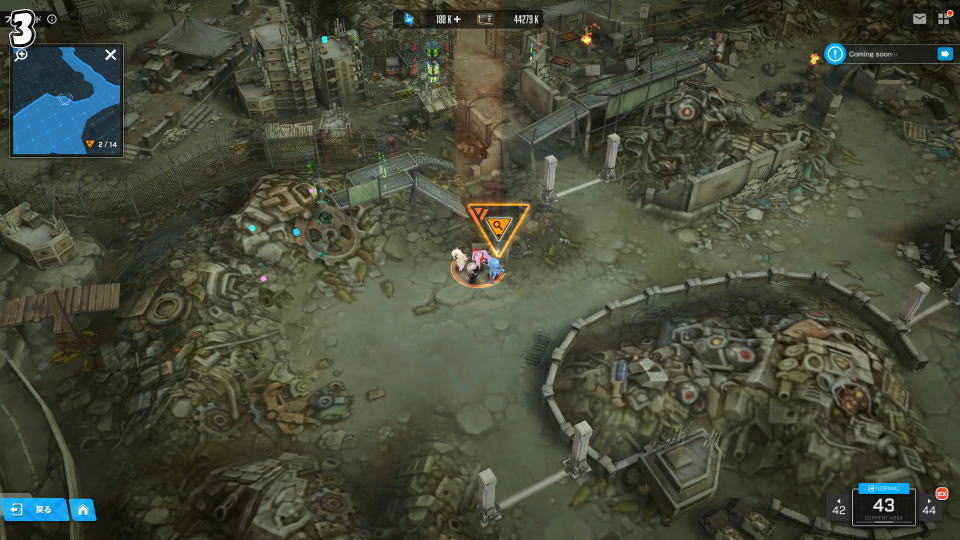960x540 pixels.
Task: Zoom the minimap with the magnifier button
Action: (x=21, y=54)
